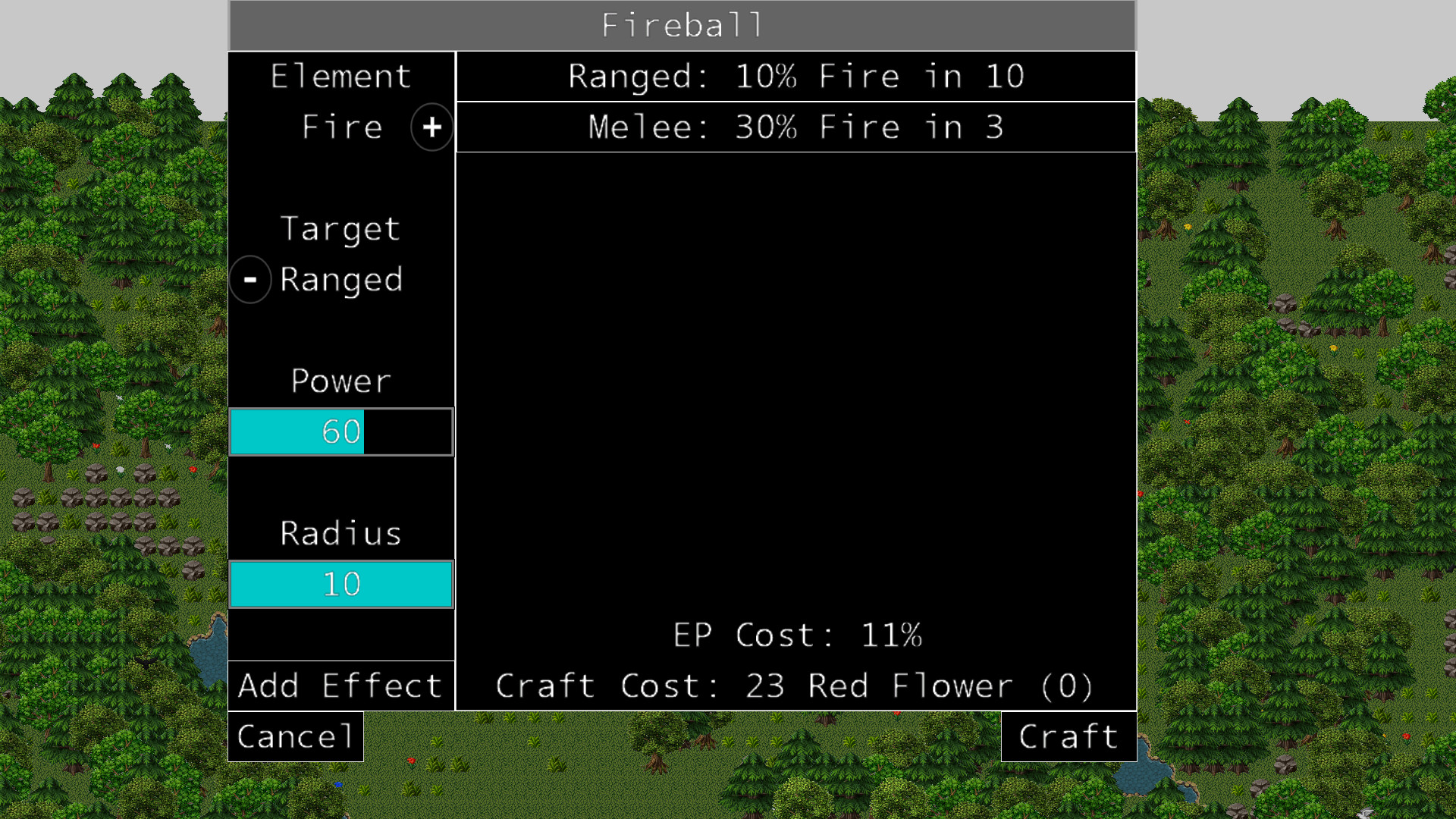Image resolution: width=1456 pixels, height=819 pixels.
Task: Open Add Effect to attach a new effect
Action: 340,685
